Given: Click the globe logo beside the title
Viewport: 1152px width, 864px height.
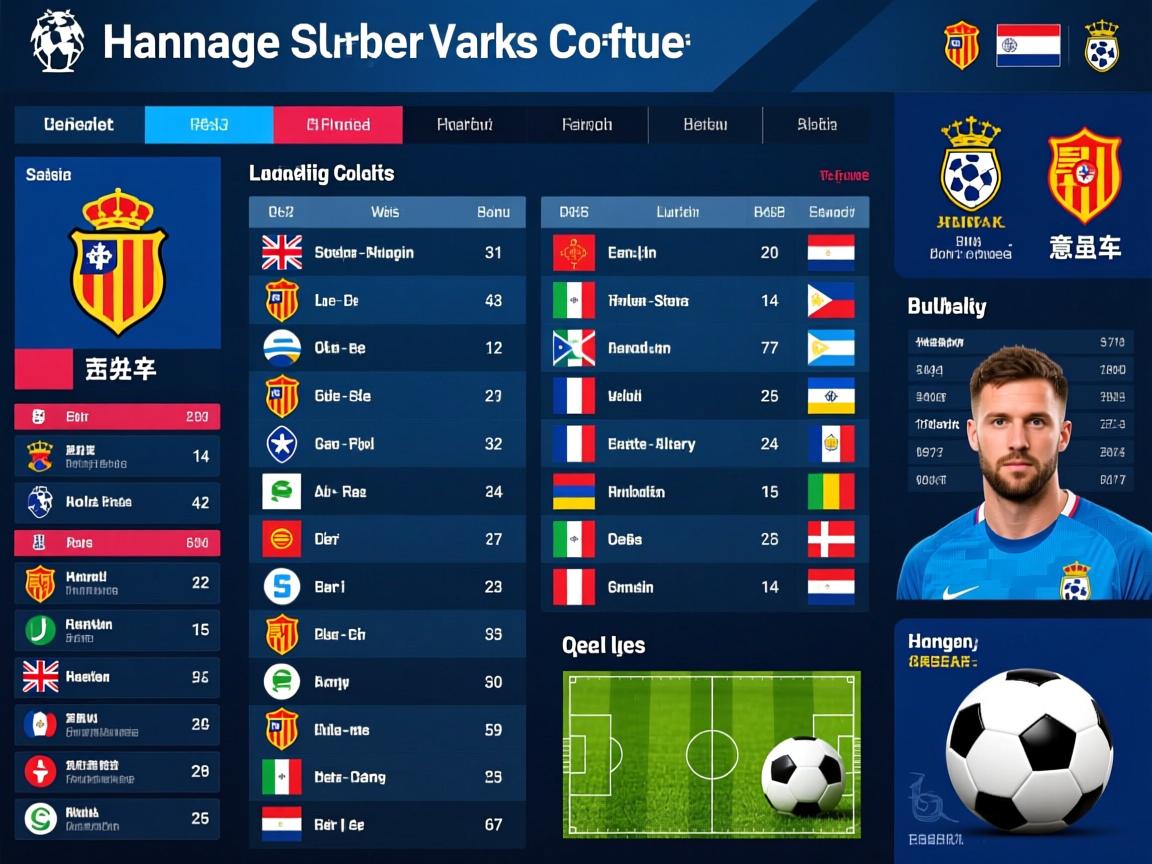Looking at the screenshot, I should (58, 42).
